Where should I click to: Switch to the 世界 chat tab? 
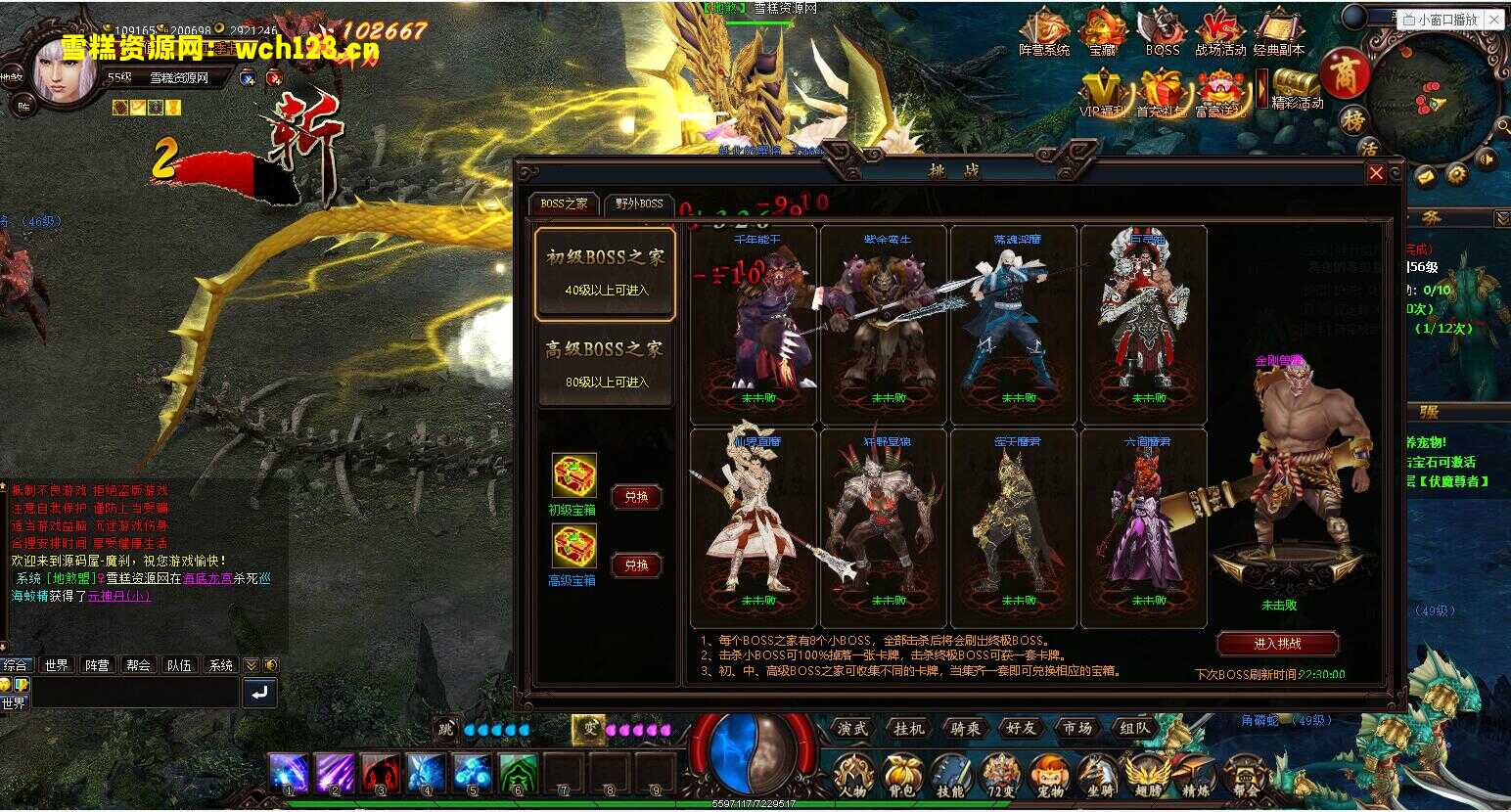56,664
